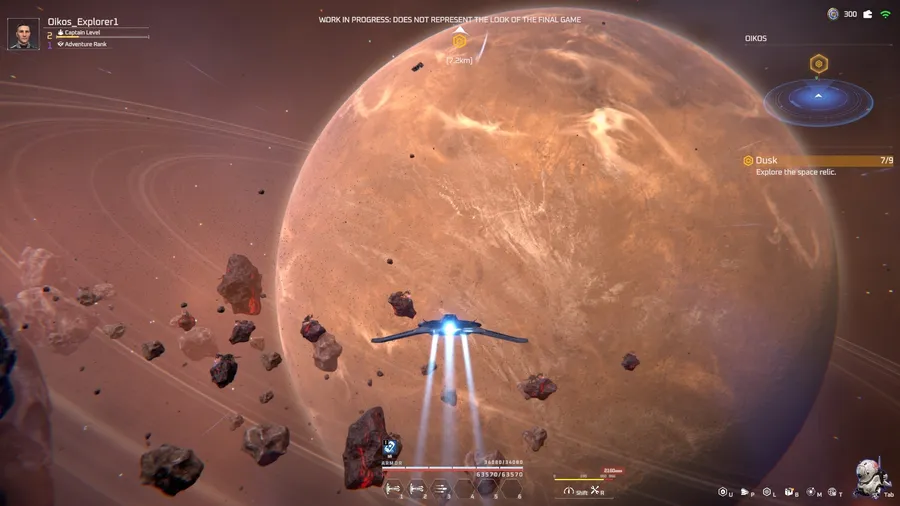Screen dimensions: 900x506
Task: Open the hexagon menu icon labeled U
Action: tap(723, 492)
